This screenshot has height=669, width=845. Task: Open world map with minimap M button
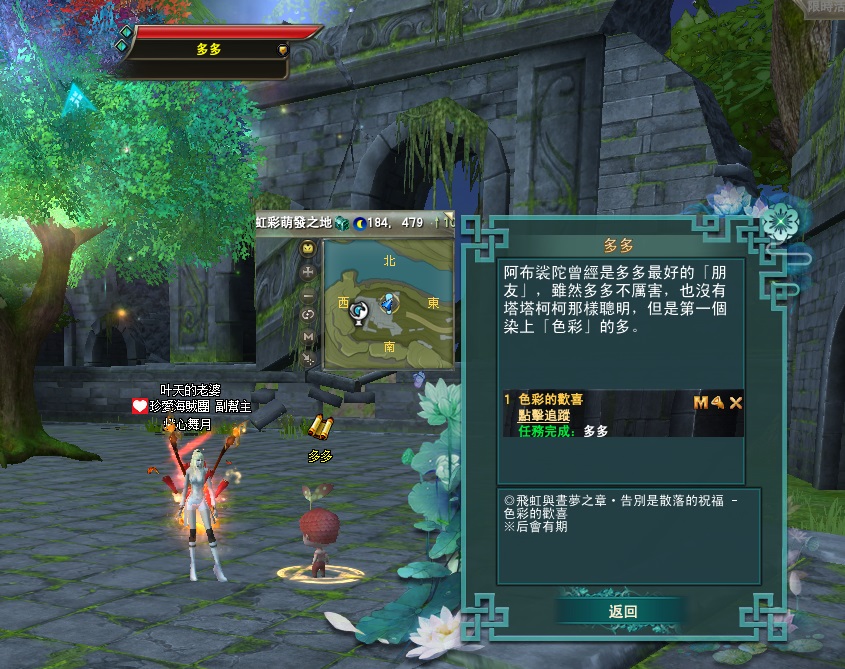pos(308,337)
